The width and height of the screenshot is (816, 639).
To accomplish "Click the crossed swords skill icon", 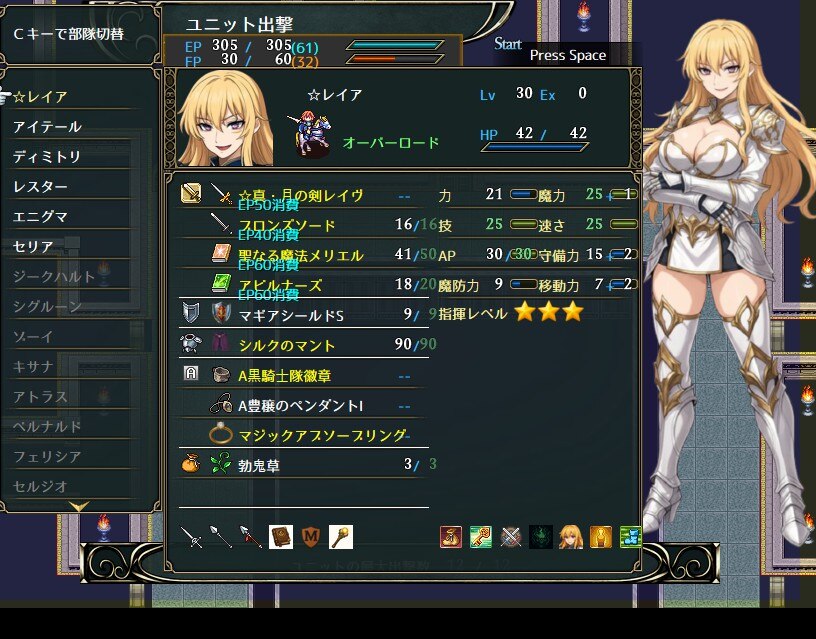I will [511, 536].
